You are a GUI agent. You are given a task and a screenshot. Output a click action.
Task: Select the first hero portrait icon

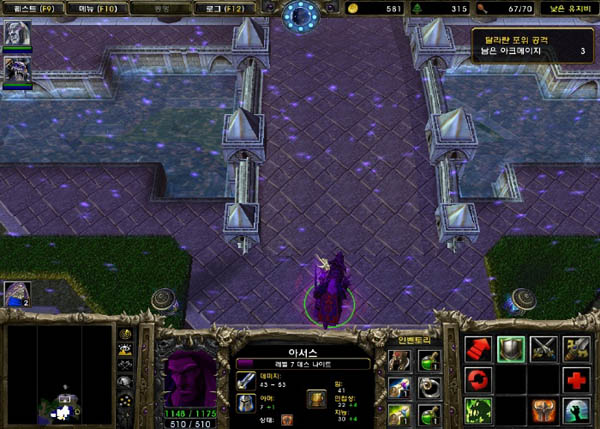(17, 33)
